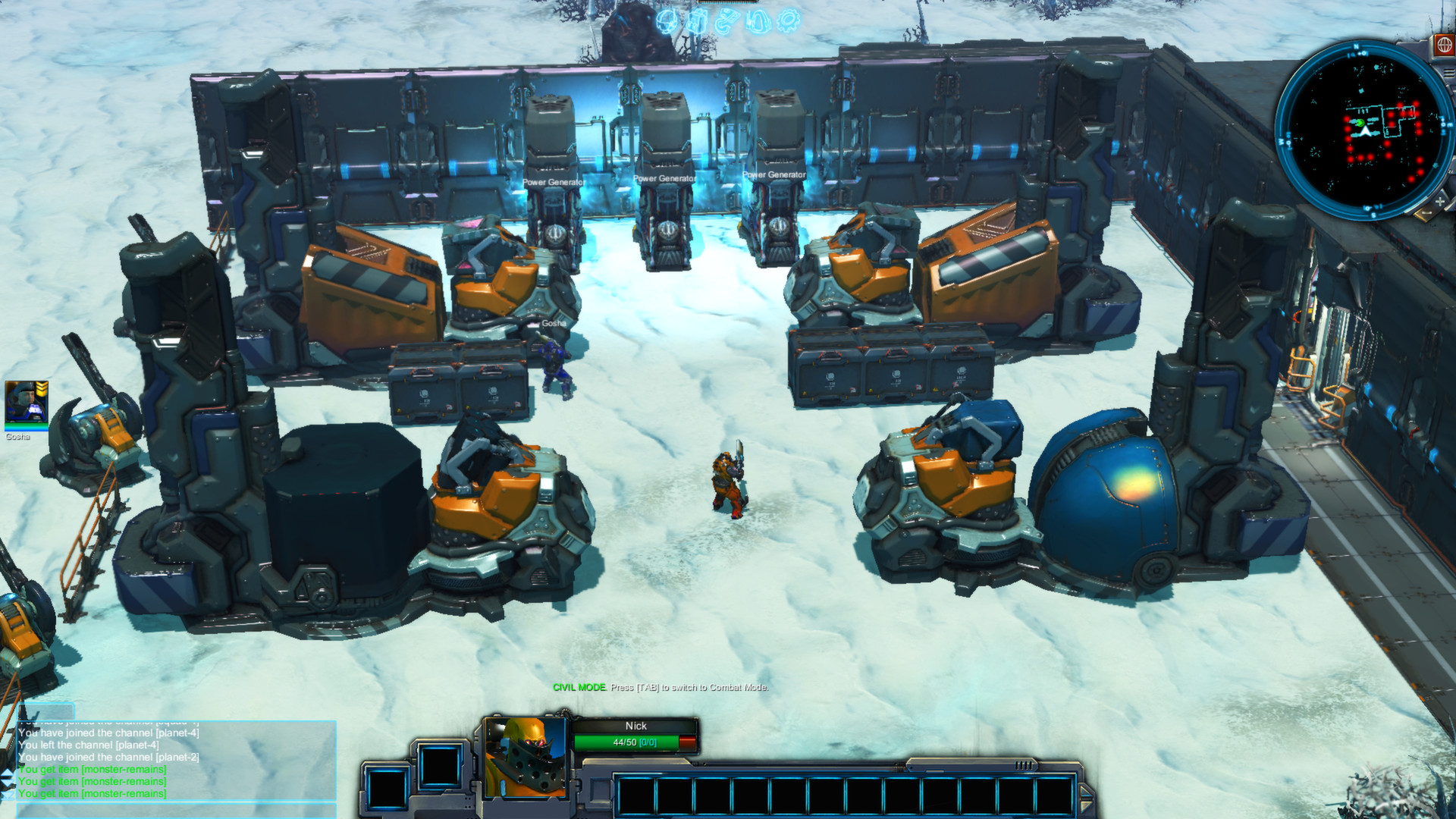Open the inventory crate icon at top center
This screenshot has height=819, width=1456.
[696, 20]
